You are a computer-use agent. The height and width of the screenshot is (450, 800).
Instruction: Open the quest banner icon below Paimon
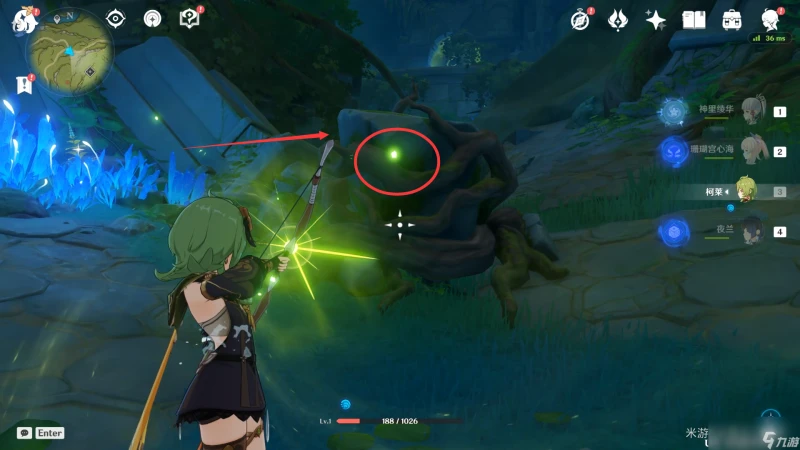pos(24,85)
